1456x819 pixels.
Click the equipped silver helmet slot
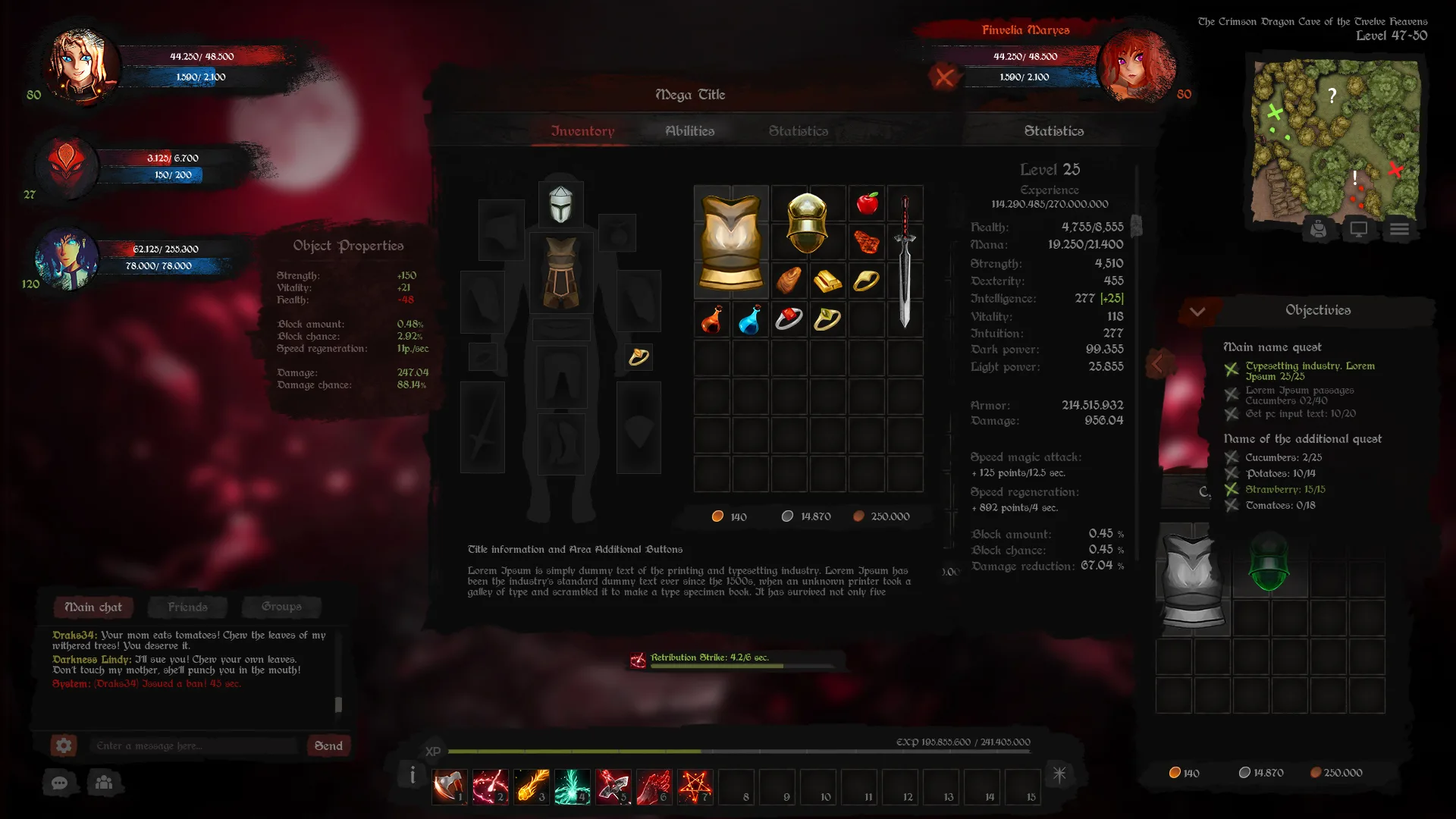pyautogui.click(x=561, y=204)
